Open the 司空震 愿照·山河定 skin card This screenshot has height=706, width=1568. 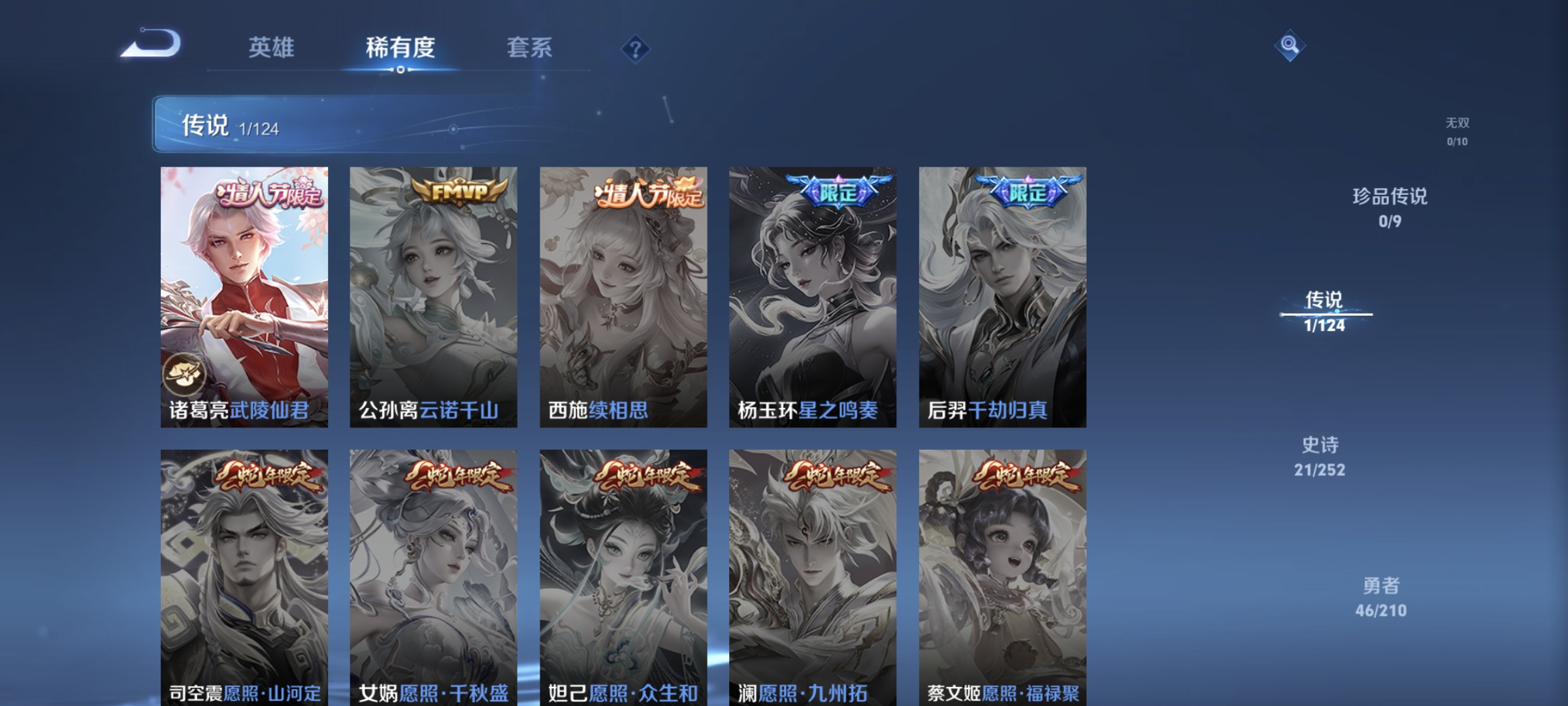pyautogui.click(x=244, y=577)
